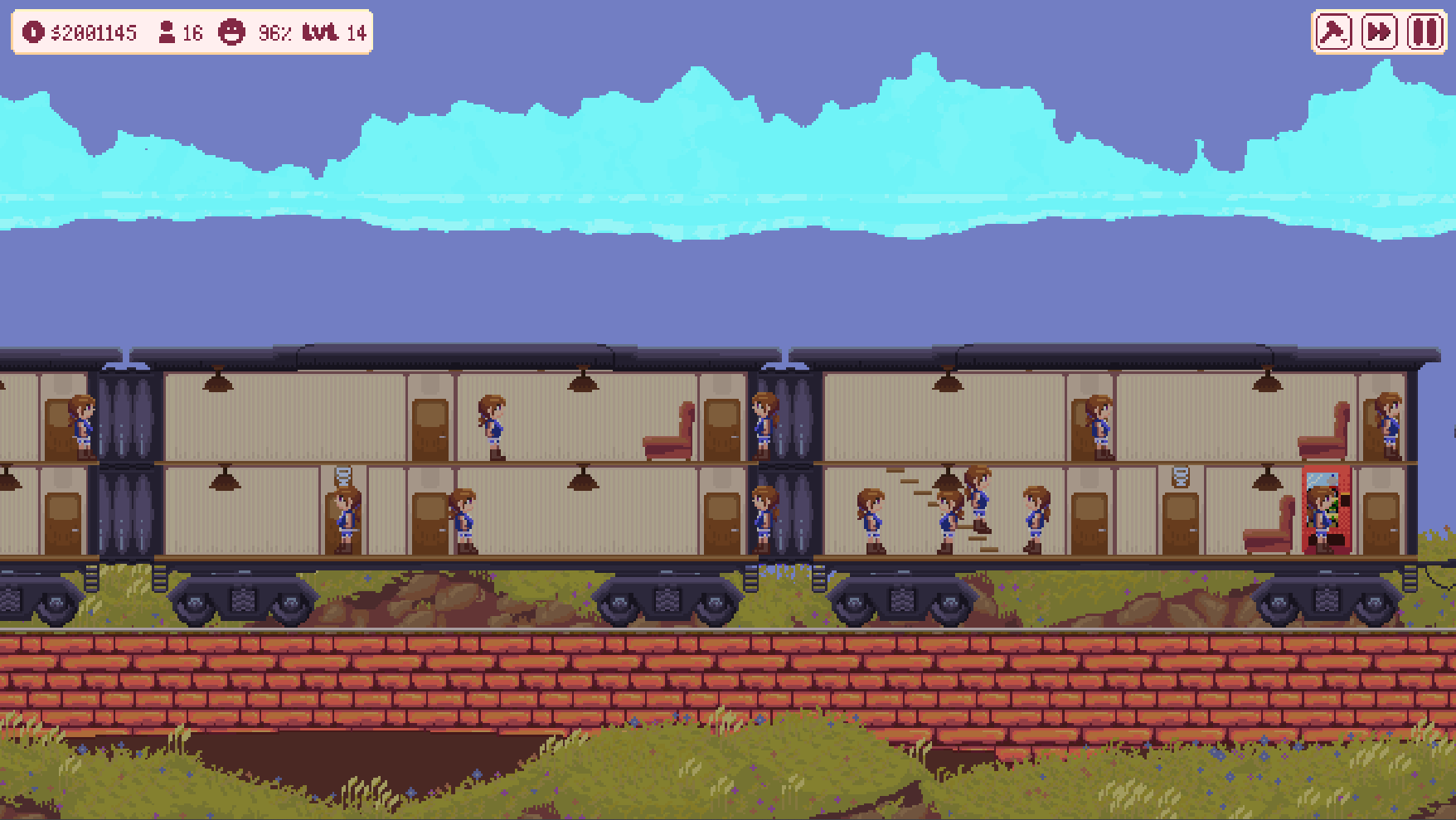This screenshot has width=1456, height=820.
Task: Toggle fast-forward game speed
Action: tap(1377, 32)
